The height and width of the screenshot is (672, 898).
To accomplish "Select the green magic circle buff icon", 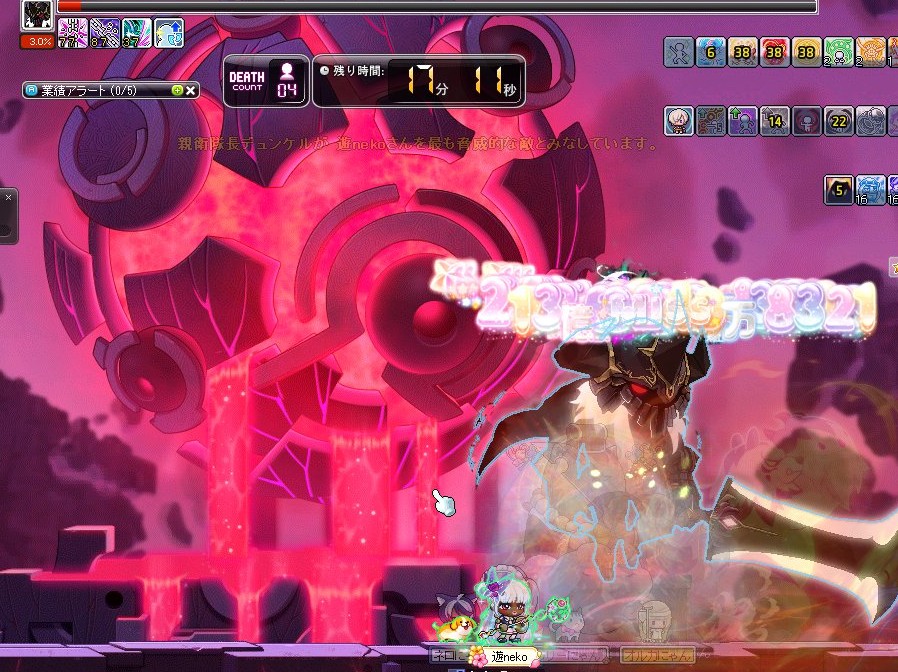I will [839, 52].
